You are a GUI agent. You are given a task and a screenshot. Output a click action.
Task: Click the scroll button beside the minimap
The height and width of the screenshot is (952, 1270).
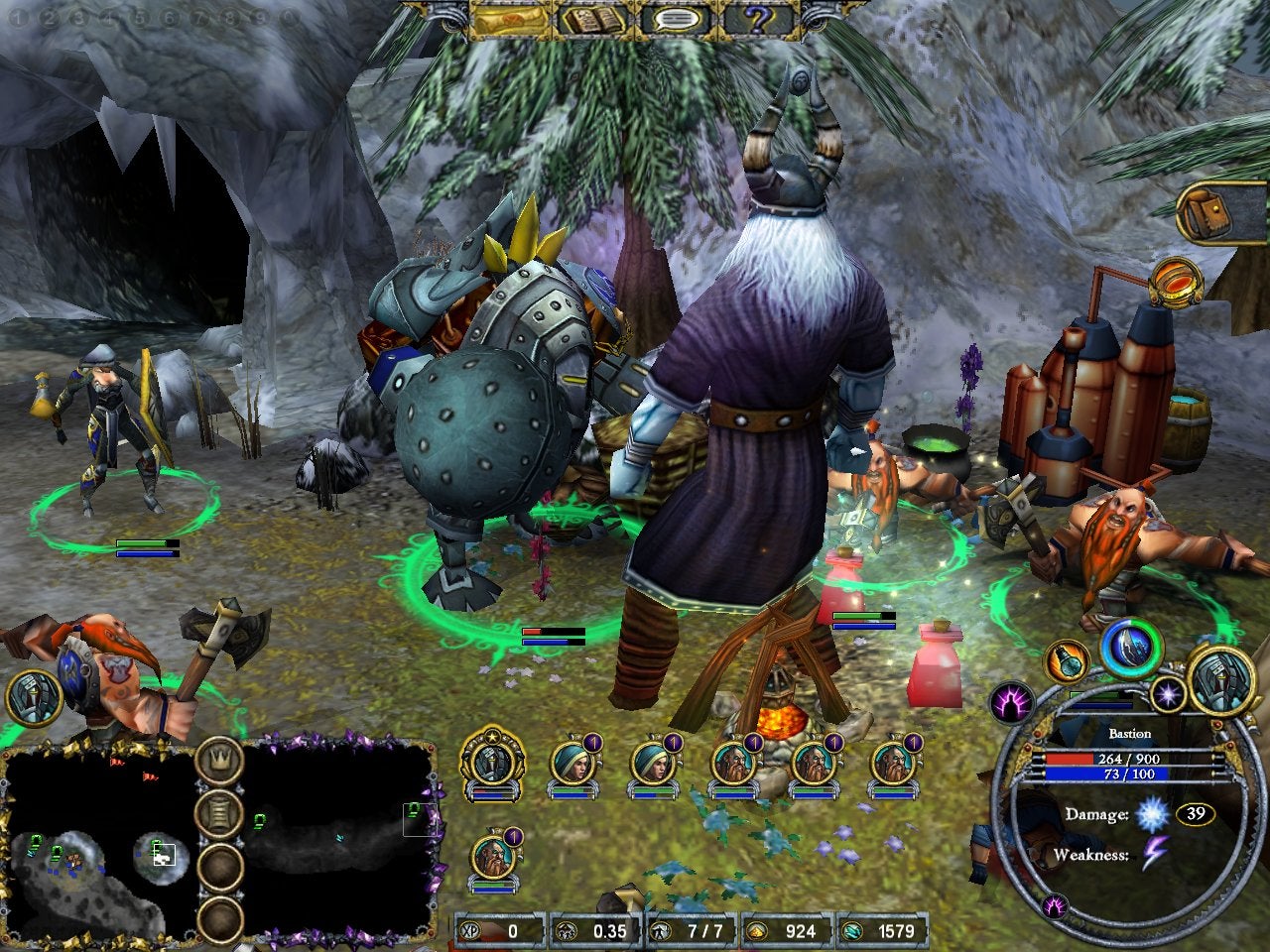coord(220,814)
